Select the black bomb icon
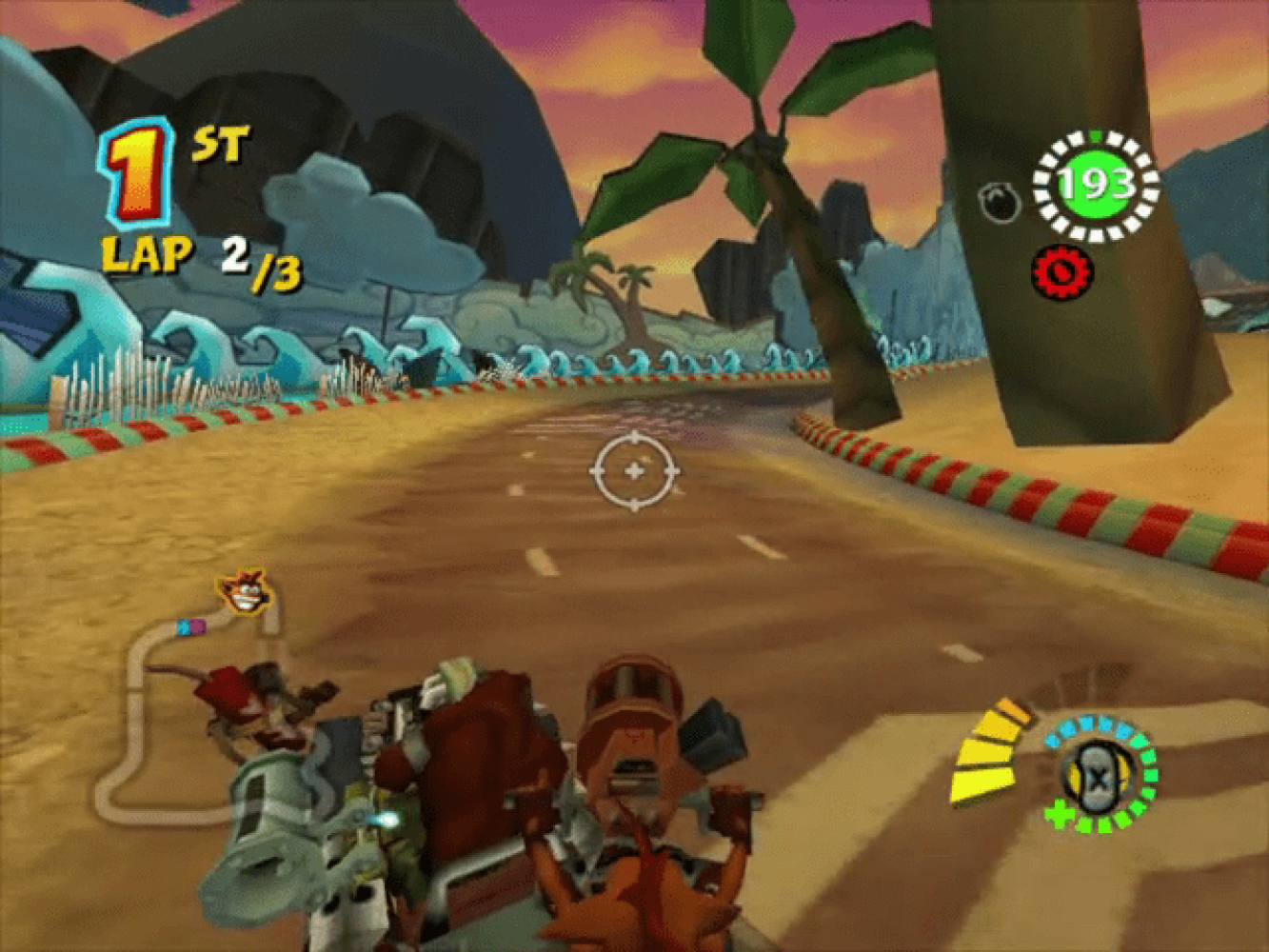This screenshot has width=1269, height=952. point(999,202)
